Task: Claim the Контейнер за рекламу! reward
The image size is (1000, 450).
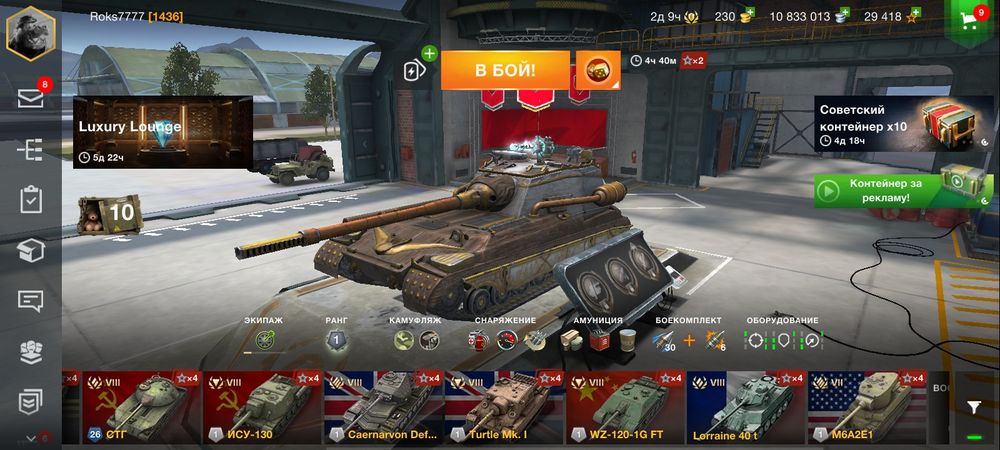Action: (x=879, y=190)
